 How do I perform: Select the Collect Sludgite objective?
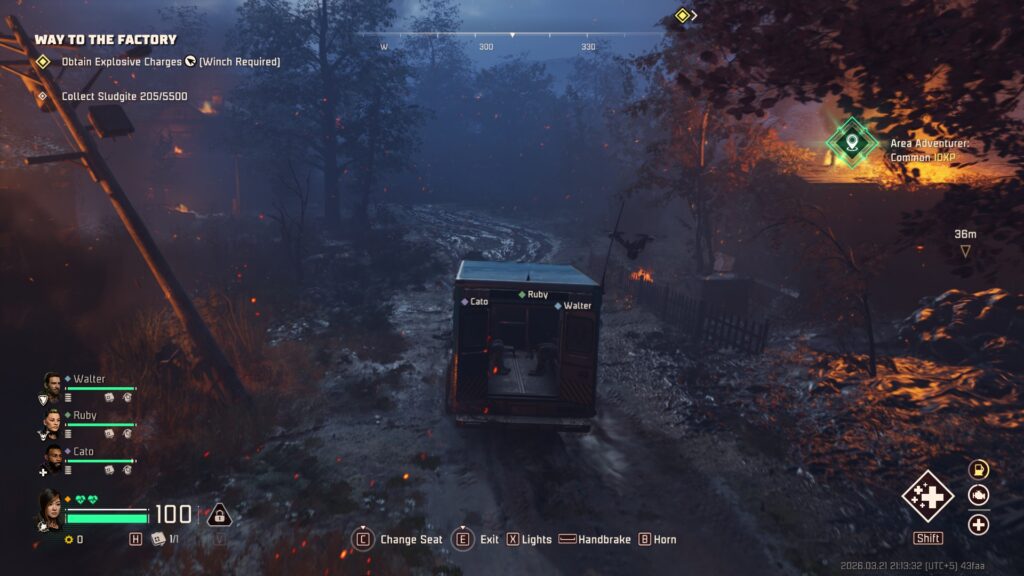124,97
